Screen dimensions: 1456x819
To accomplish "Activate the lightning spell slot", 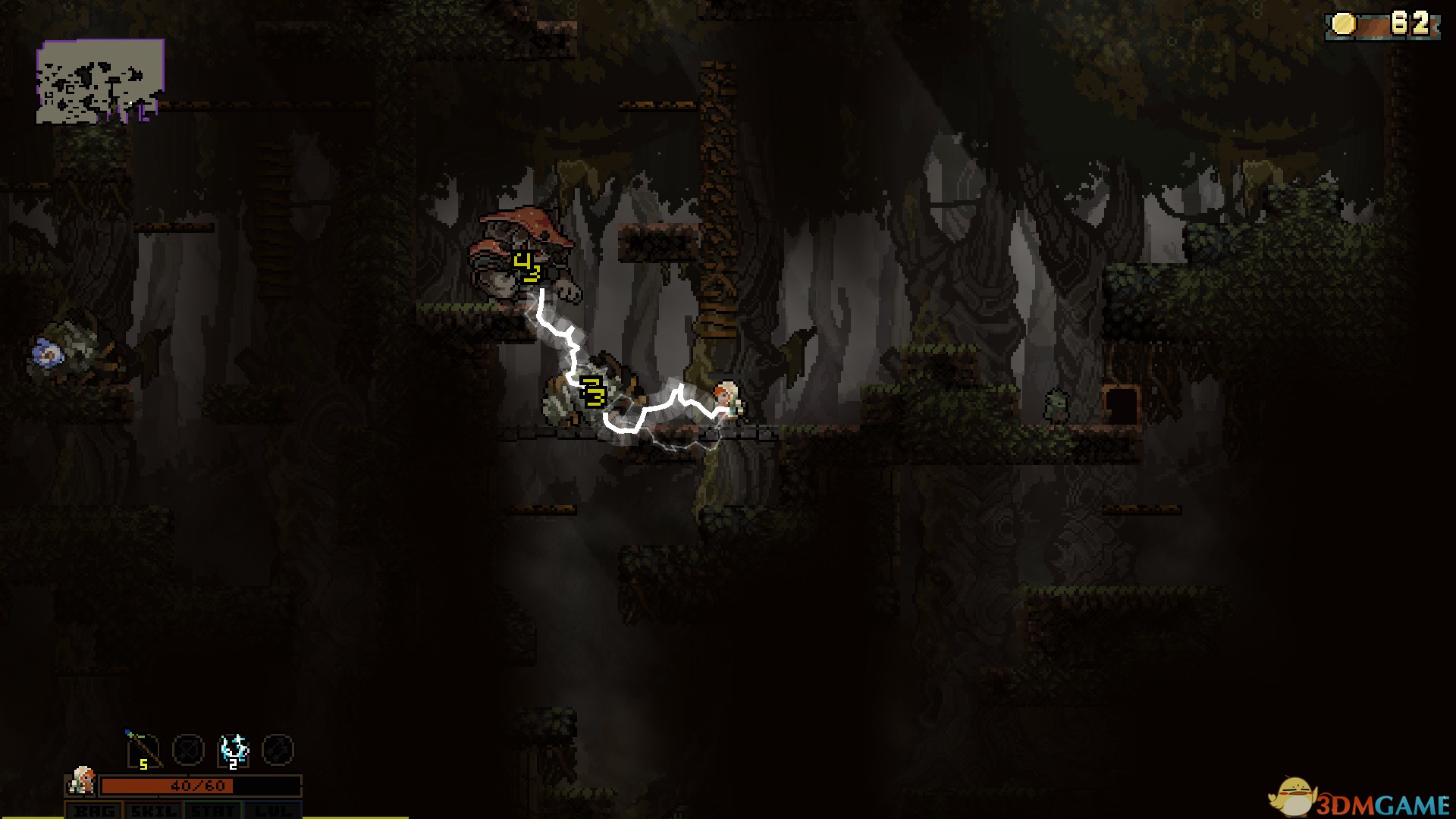I will tap(234, 749).
